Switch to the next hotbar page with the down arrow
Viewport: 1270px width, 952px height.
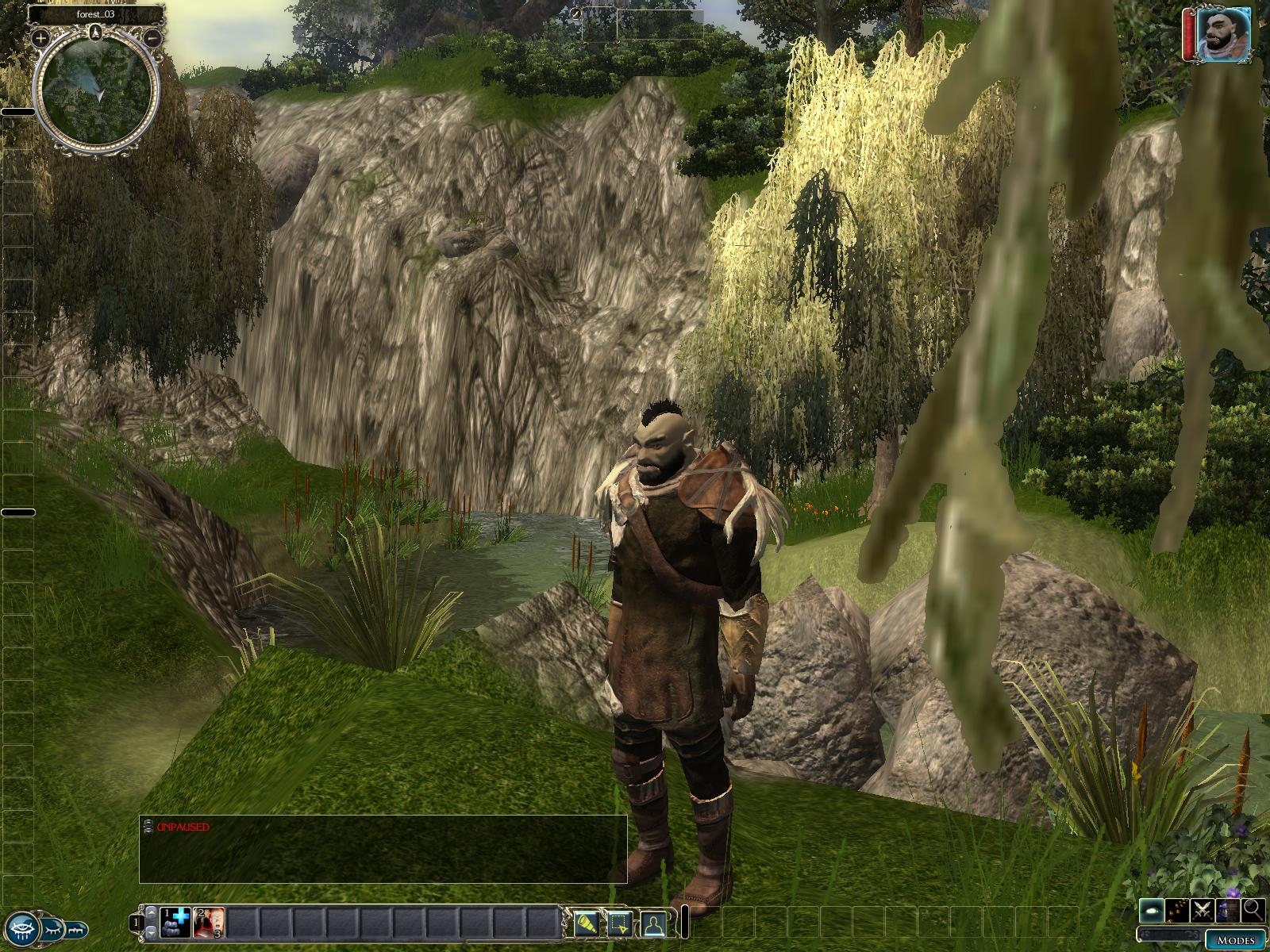coord(149,931)
